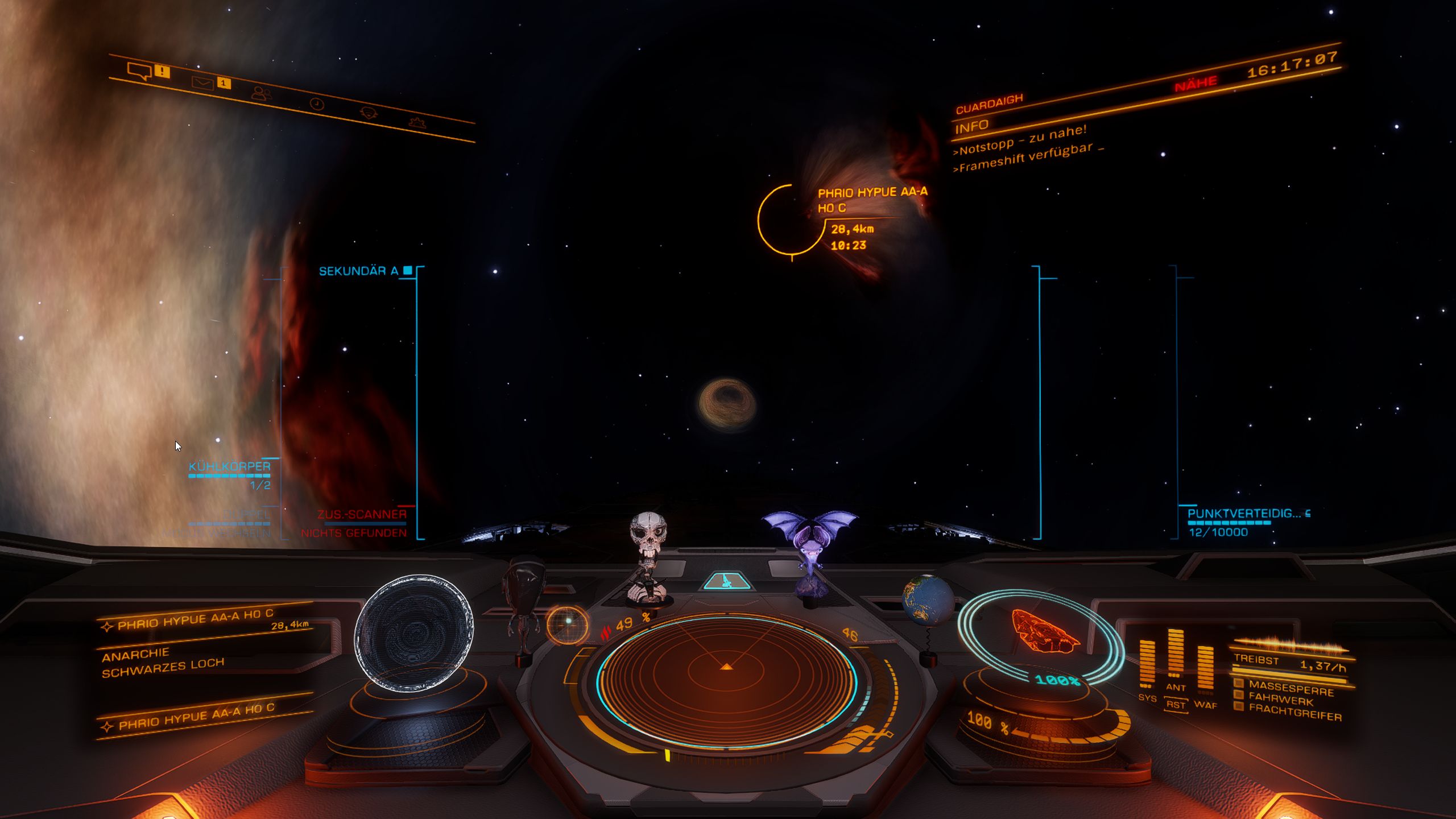The width and height of the screenshot is (1456, 819).
Task: Click the RST power reset button
Action: (x=1175, y=705)
